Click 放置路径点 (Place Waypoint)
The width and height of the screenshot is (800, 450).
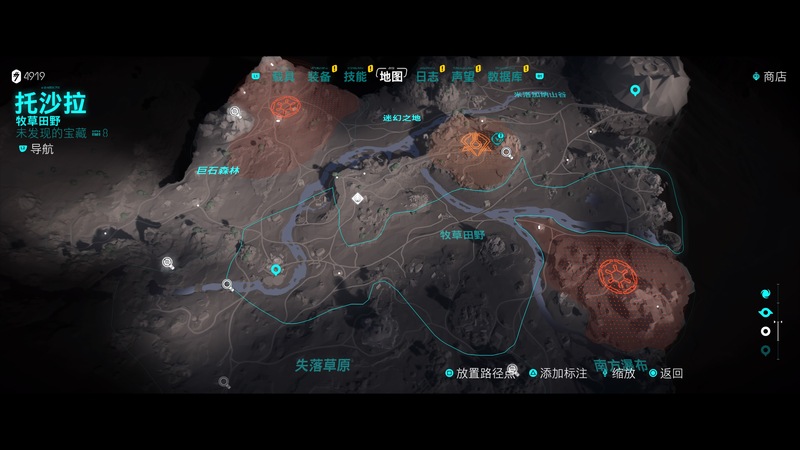[486, 373]
